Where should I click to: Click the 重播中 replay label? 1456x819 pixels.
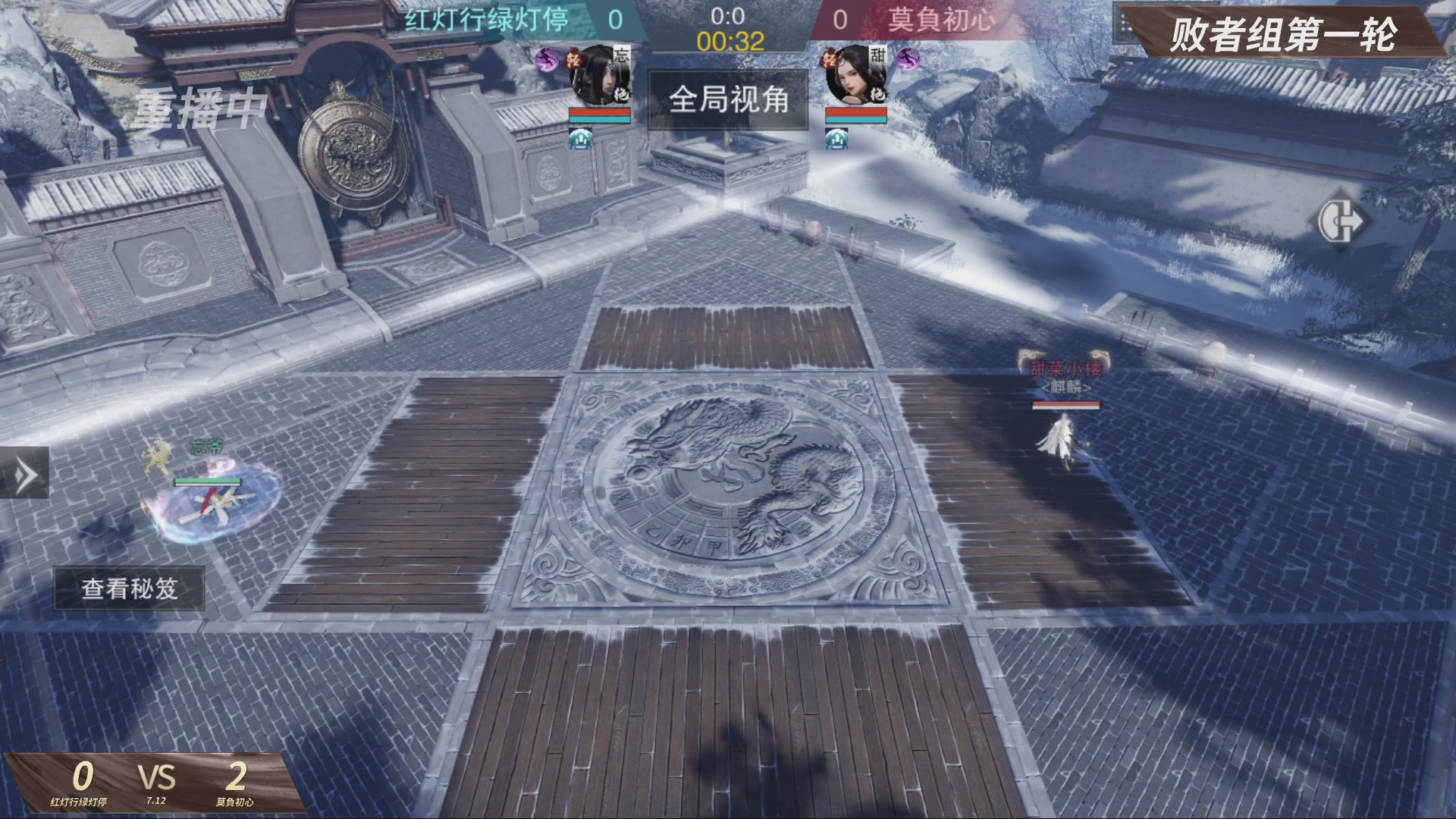tap(199, 105)
